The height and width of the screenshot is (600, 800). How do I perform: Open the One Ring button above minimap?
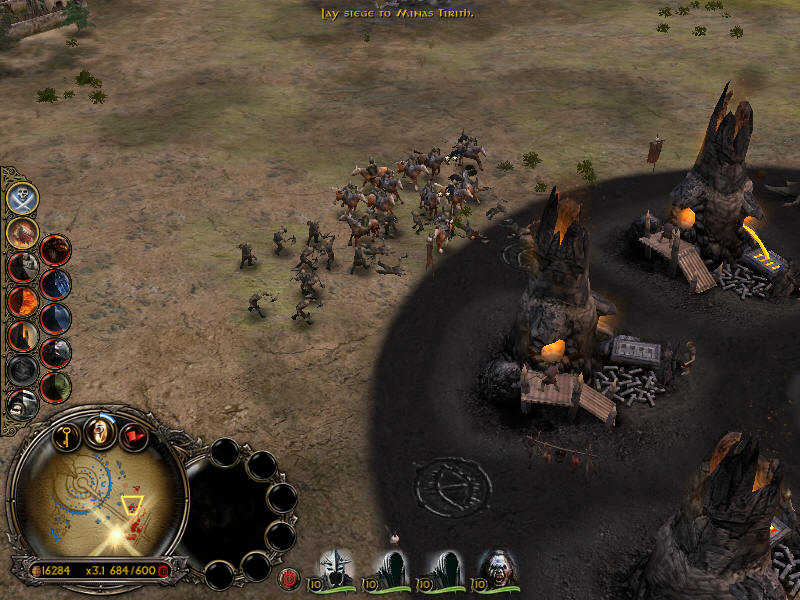pyautogui.click(x=99, y=431)
